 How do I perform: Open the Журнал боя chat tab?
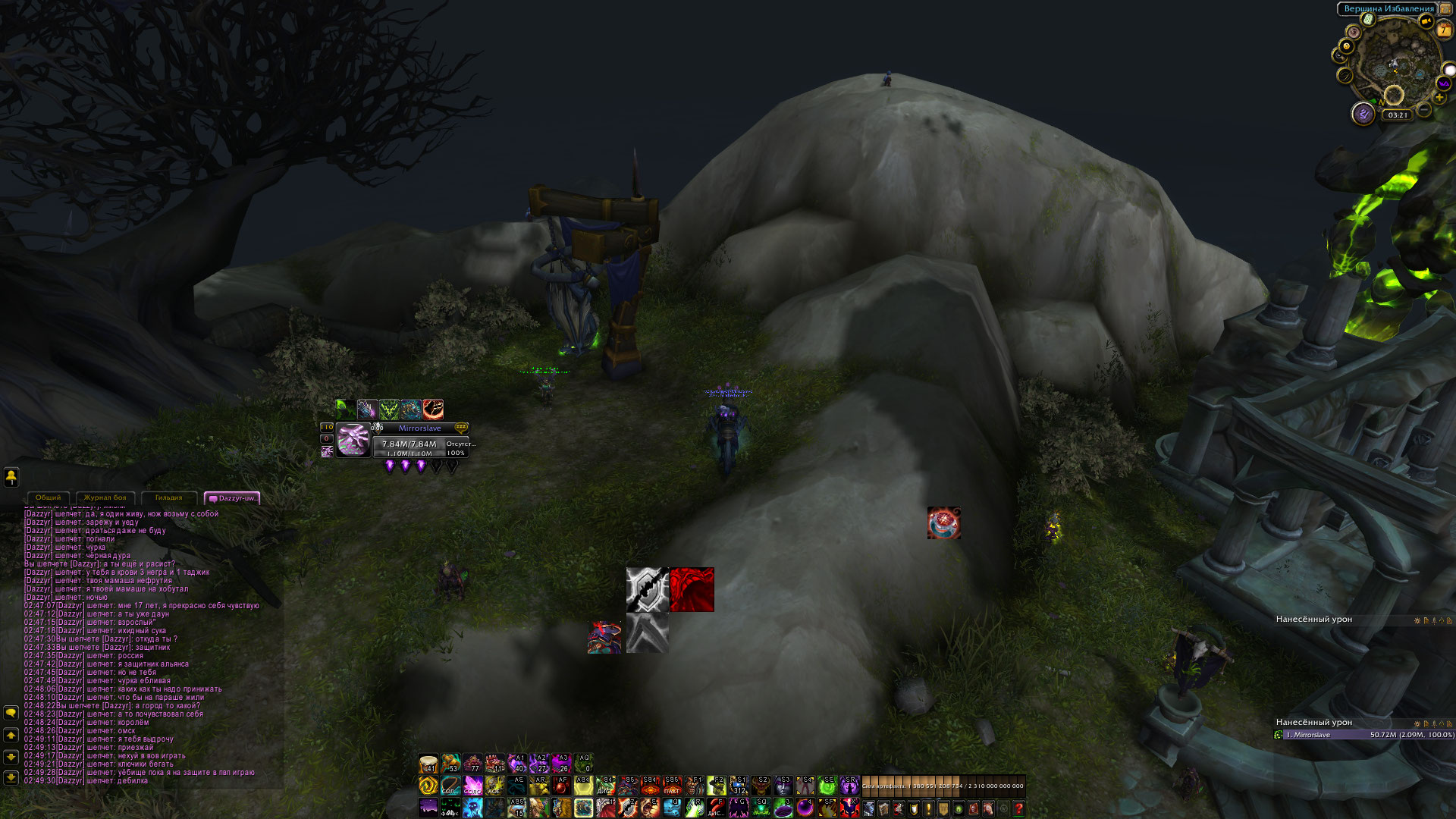pos(105,498)
